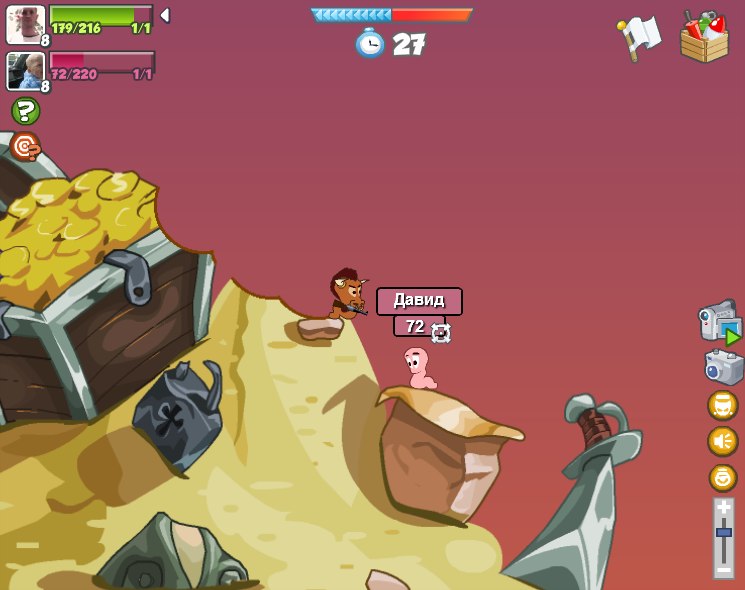Click the orange target hint button
Image resolution: width=745 pixels, height=590 pixels.
pos(25,146)
